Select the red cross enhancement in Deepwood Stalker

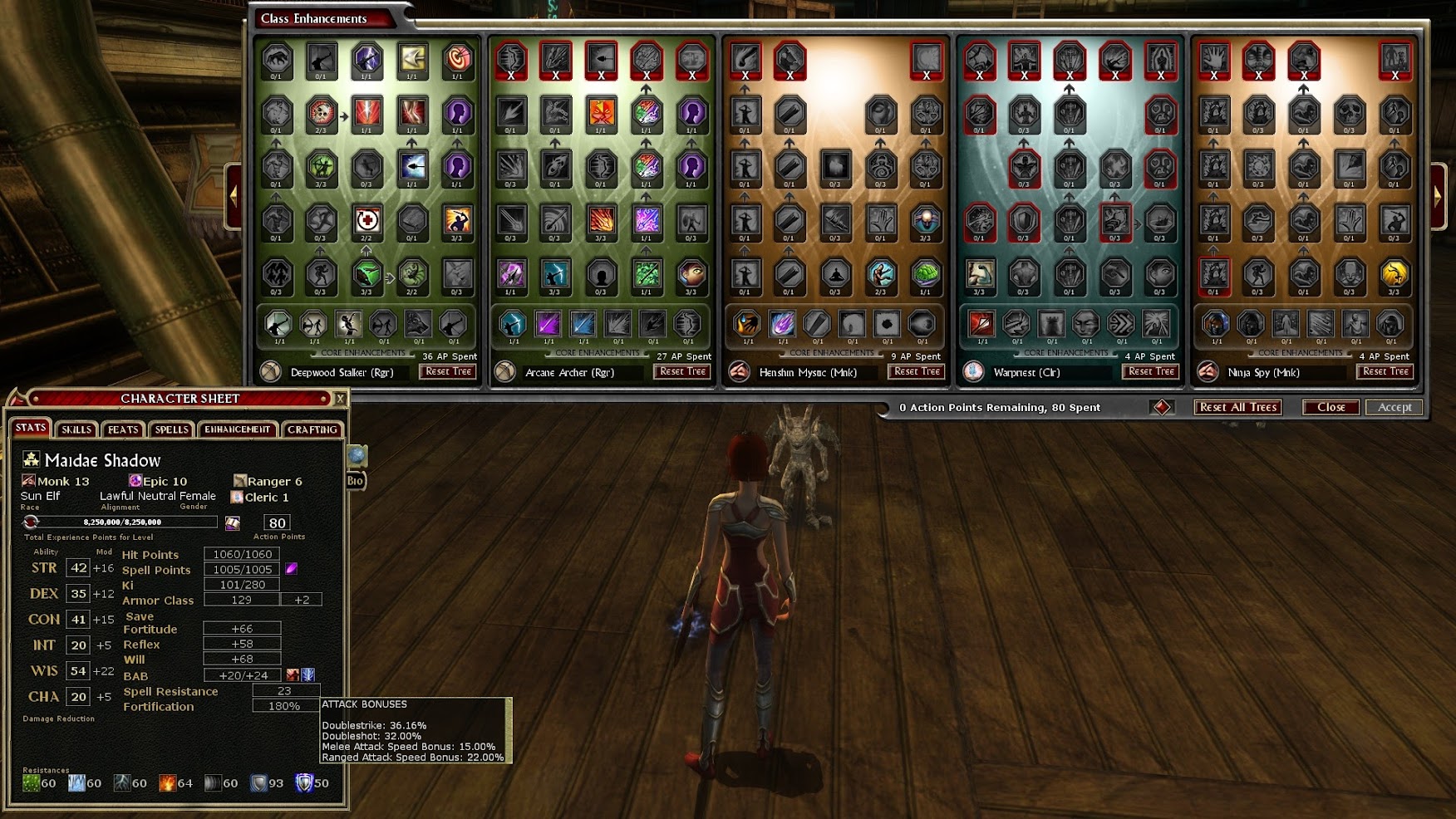coord(366,221)
